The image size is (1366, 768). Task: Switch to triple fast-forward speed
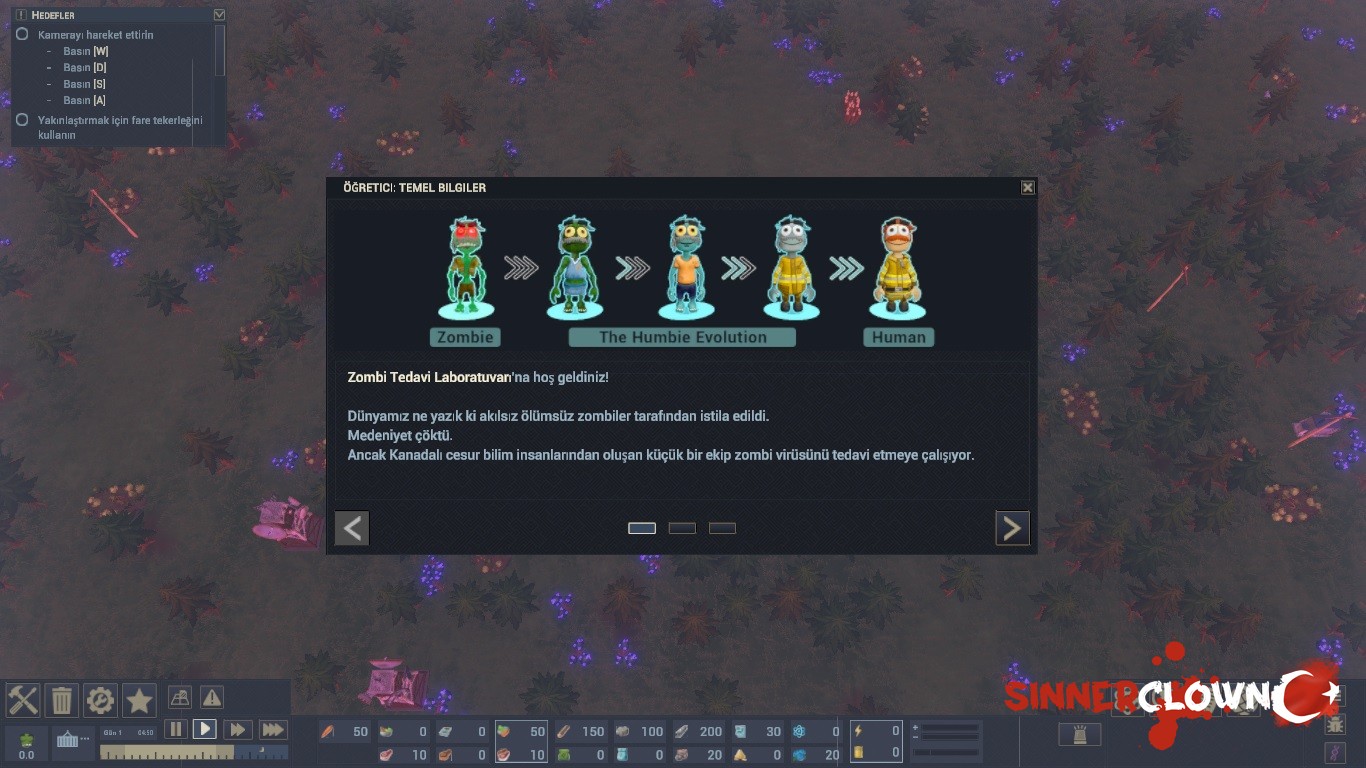click(273, 729)
